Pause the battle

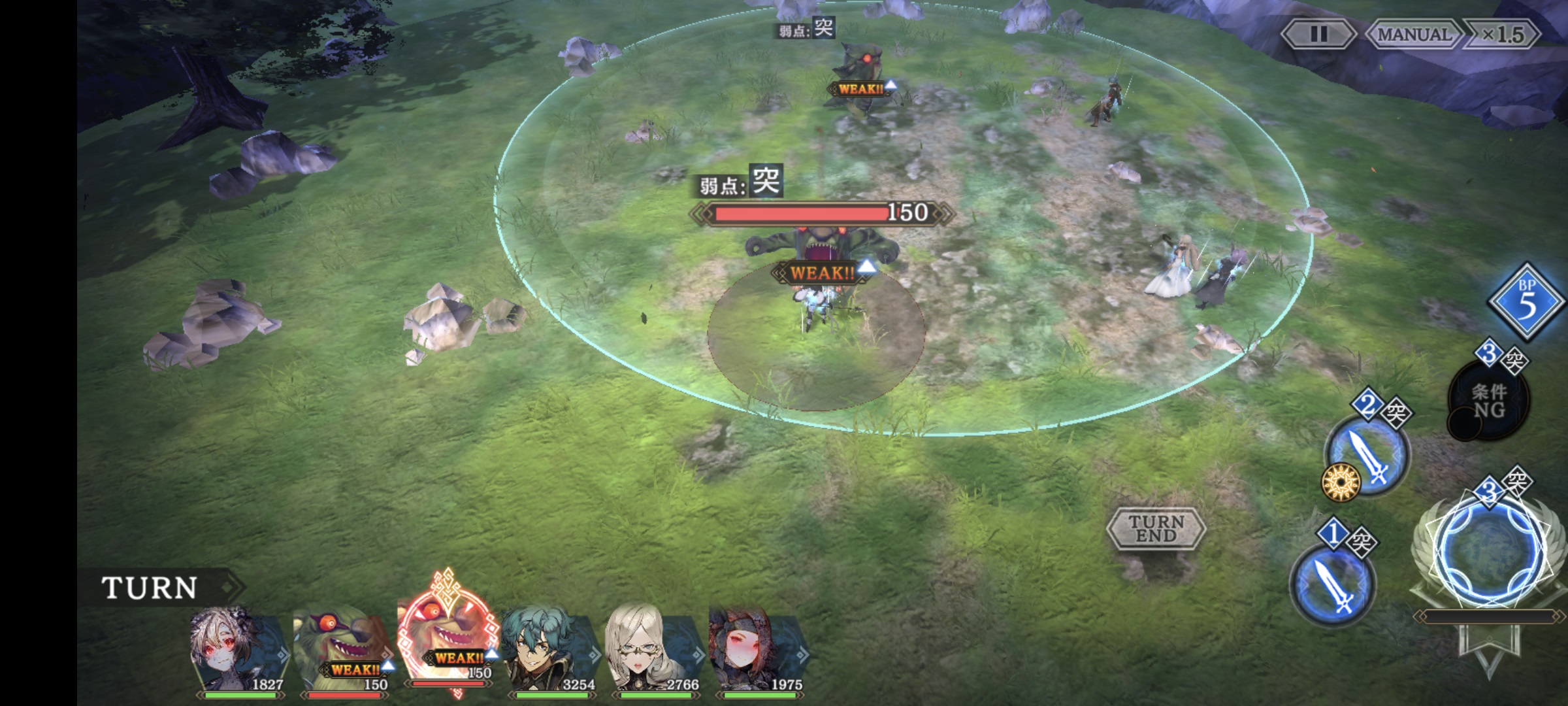coord(1318,34)
